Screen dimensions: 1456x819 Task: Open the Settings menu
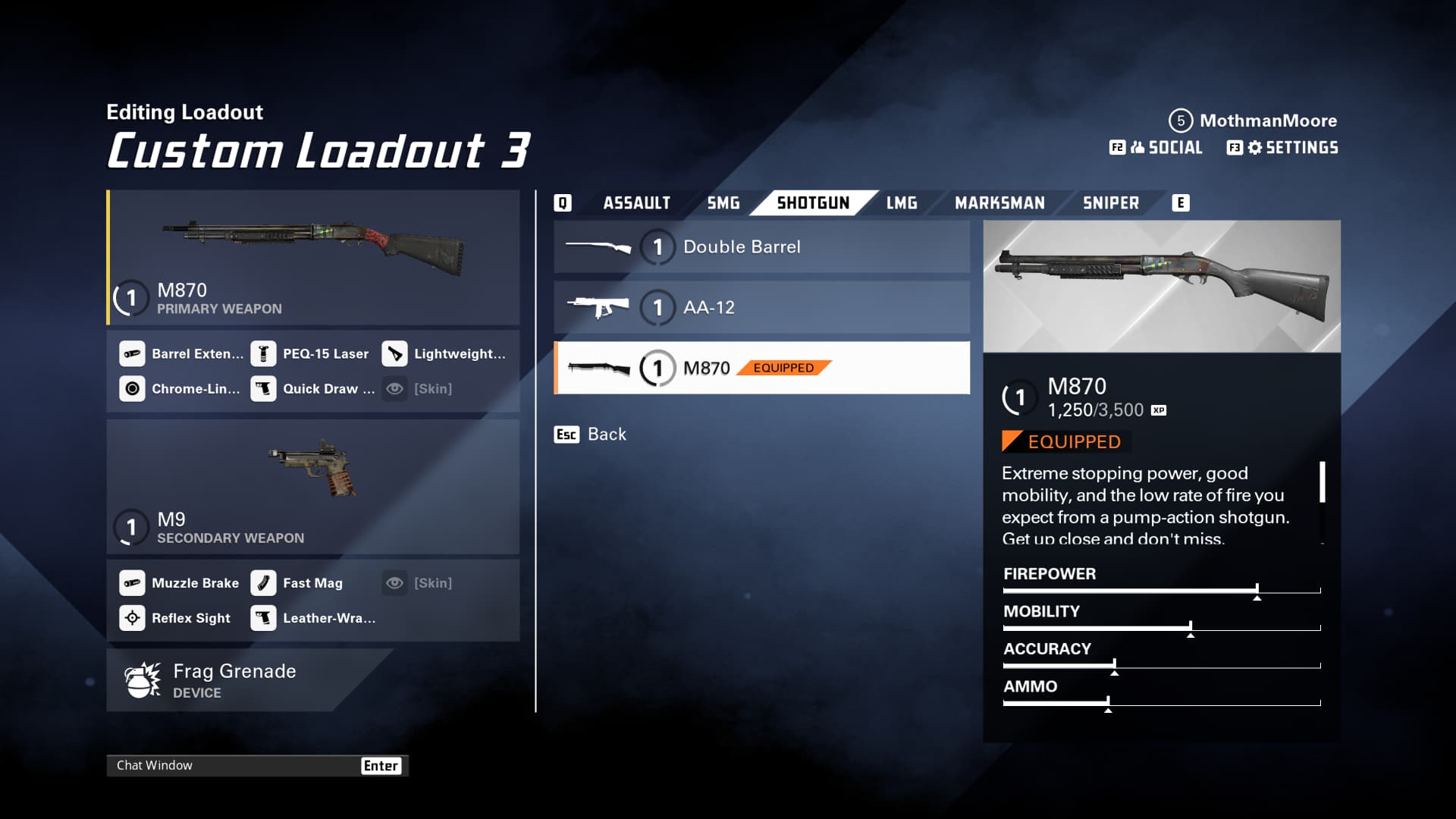1282,148
